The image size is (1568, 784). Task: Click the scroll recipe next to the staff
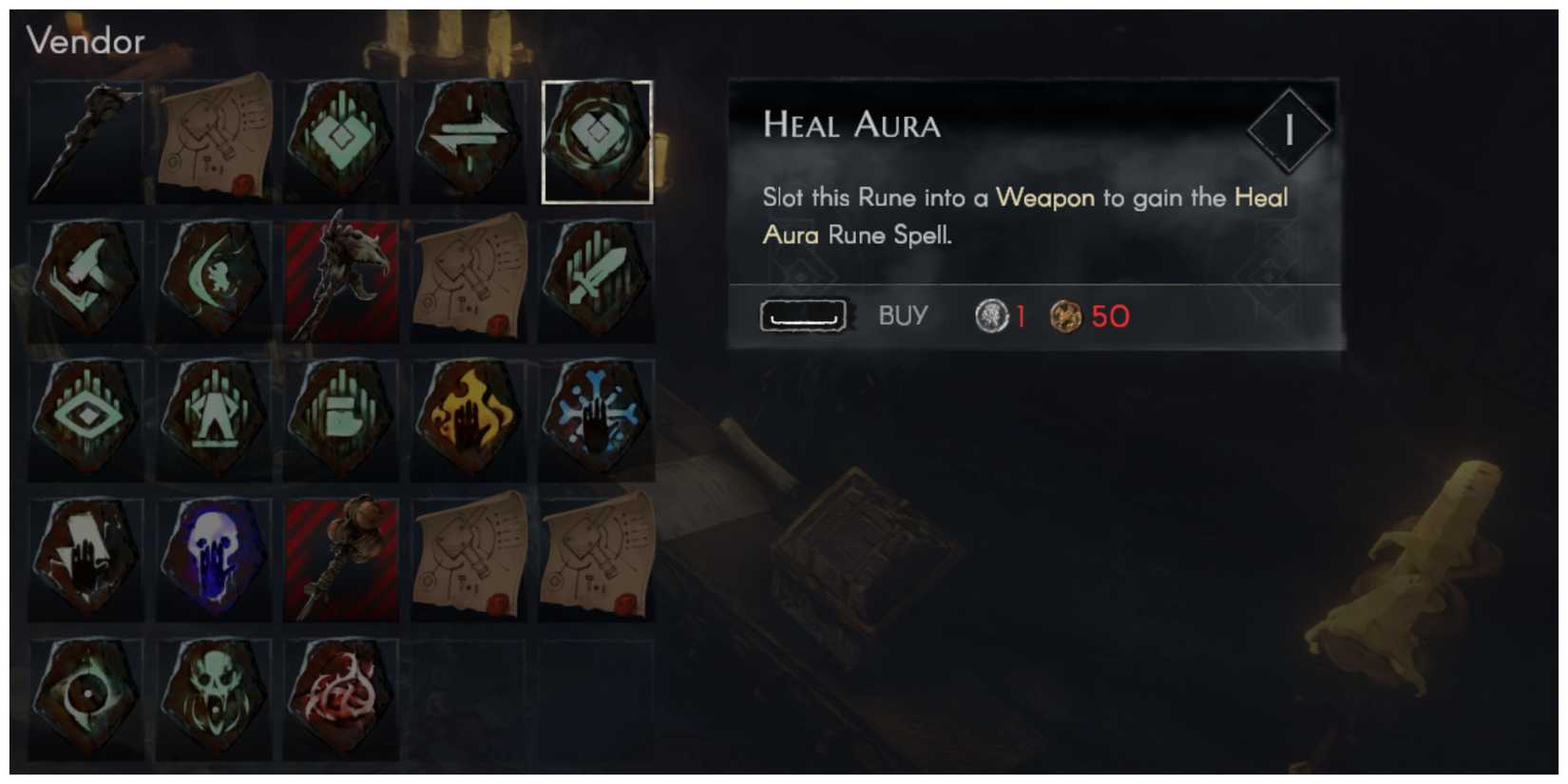click(214, 141)
